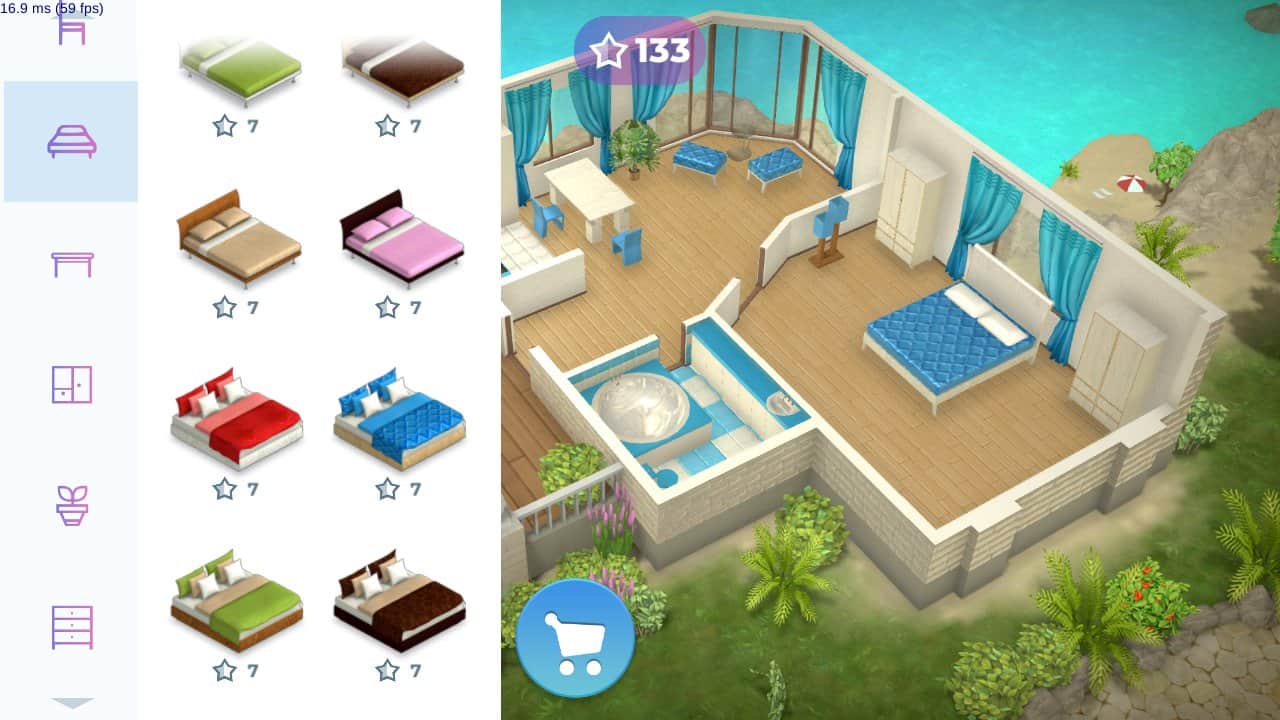Open the shopping cart
This screenshot has height=720, width=1280.
click(x=575, y=637)
